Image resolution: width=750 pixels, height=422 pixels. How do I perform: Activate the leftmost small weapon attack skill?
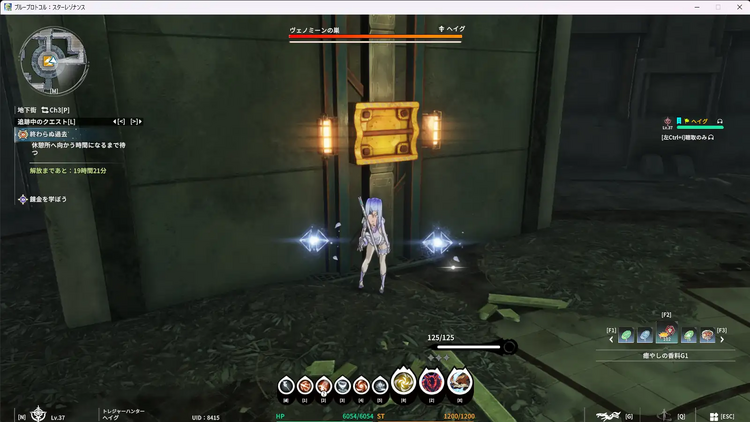286,385
